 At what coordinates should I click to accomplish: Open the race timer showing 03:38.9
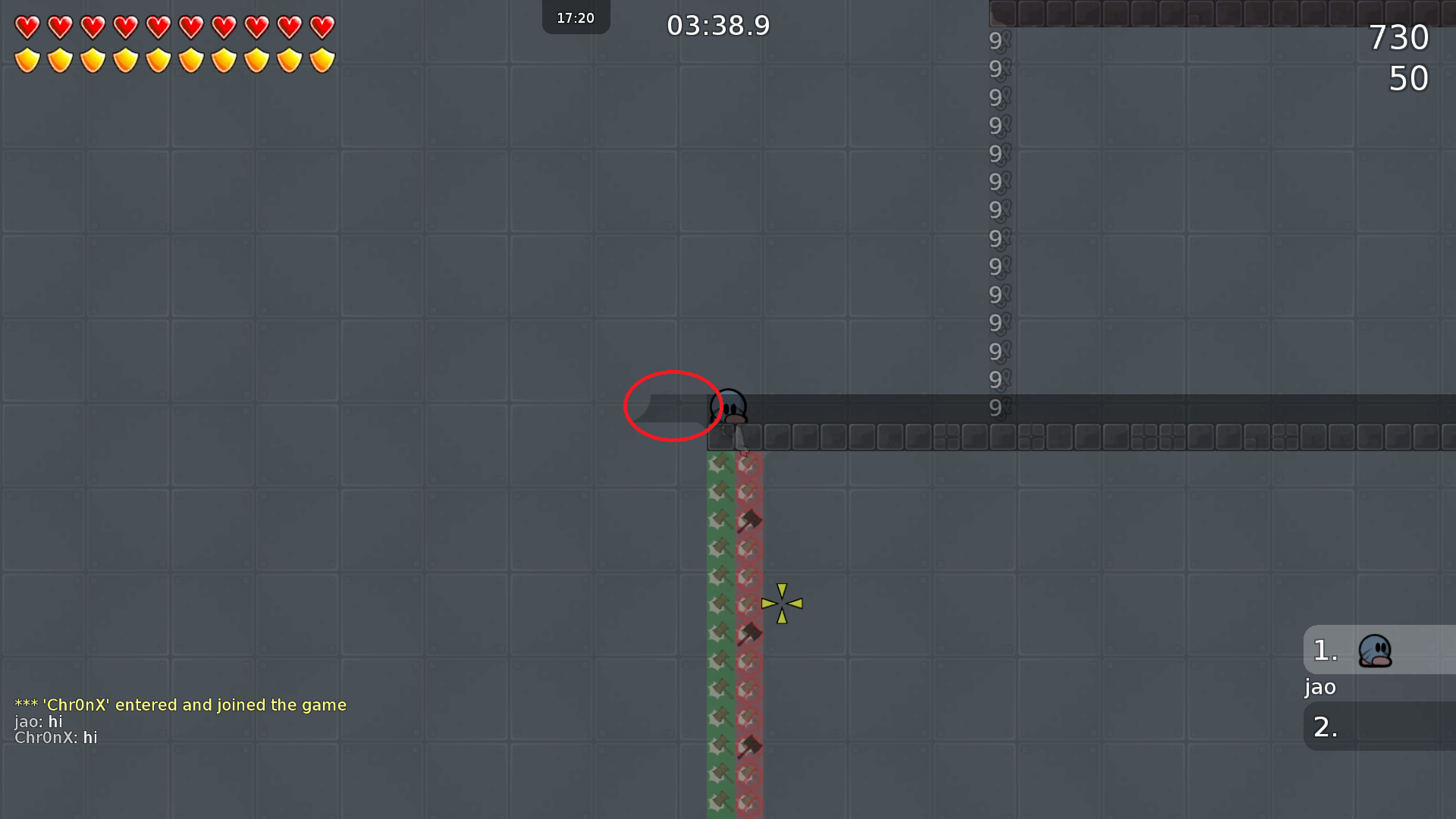pyautogui.click(x=717, y=25)
